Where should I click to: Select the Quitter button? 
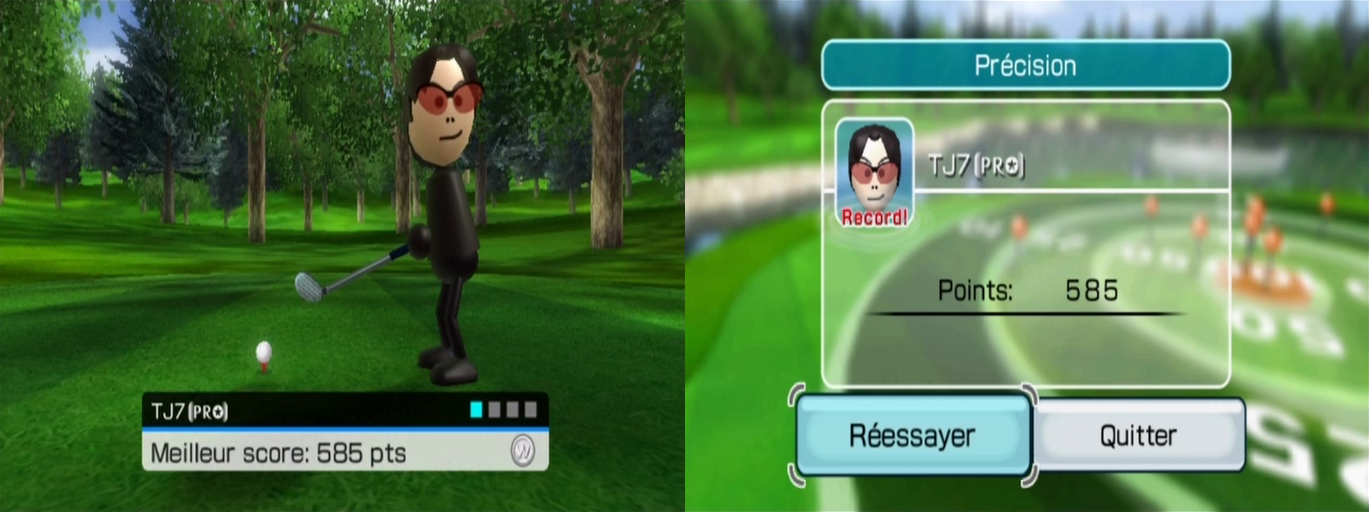coord(1138,435)
